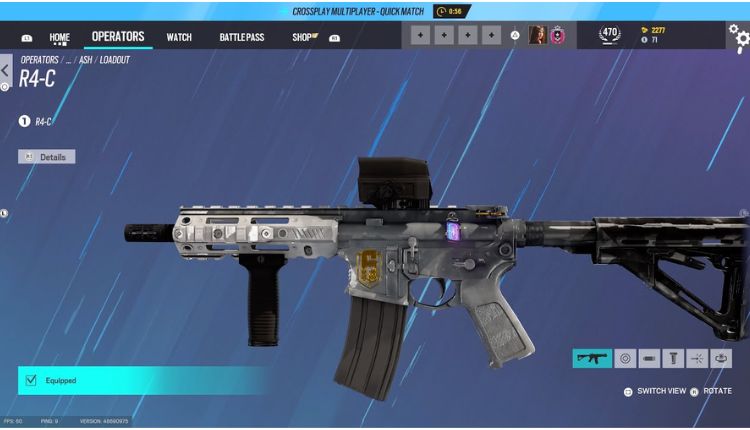
Task: Click the Operators breadcrumb link
Action: click(x=40, y=60)
